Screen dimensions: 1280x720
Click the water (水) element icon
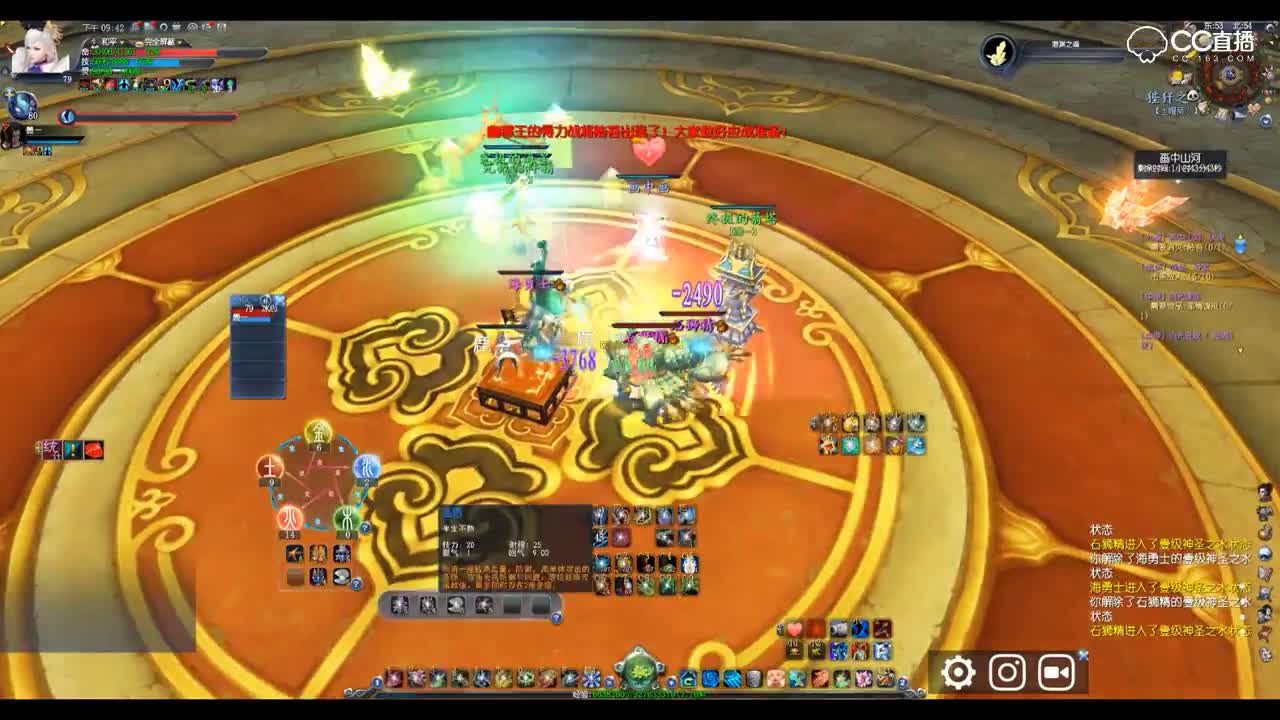coord(365,467)
